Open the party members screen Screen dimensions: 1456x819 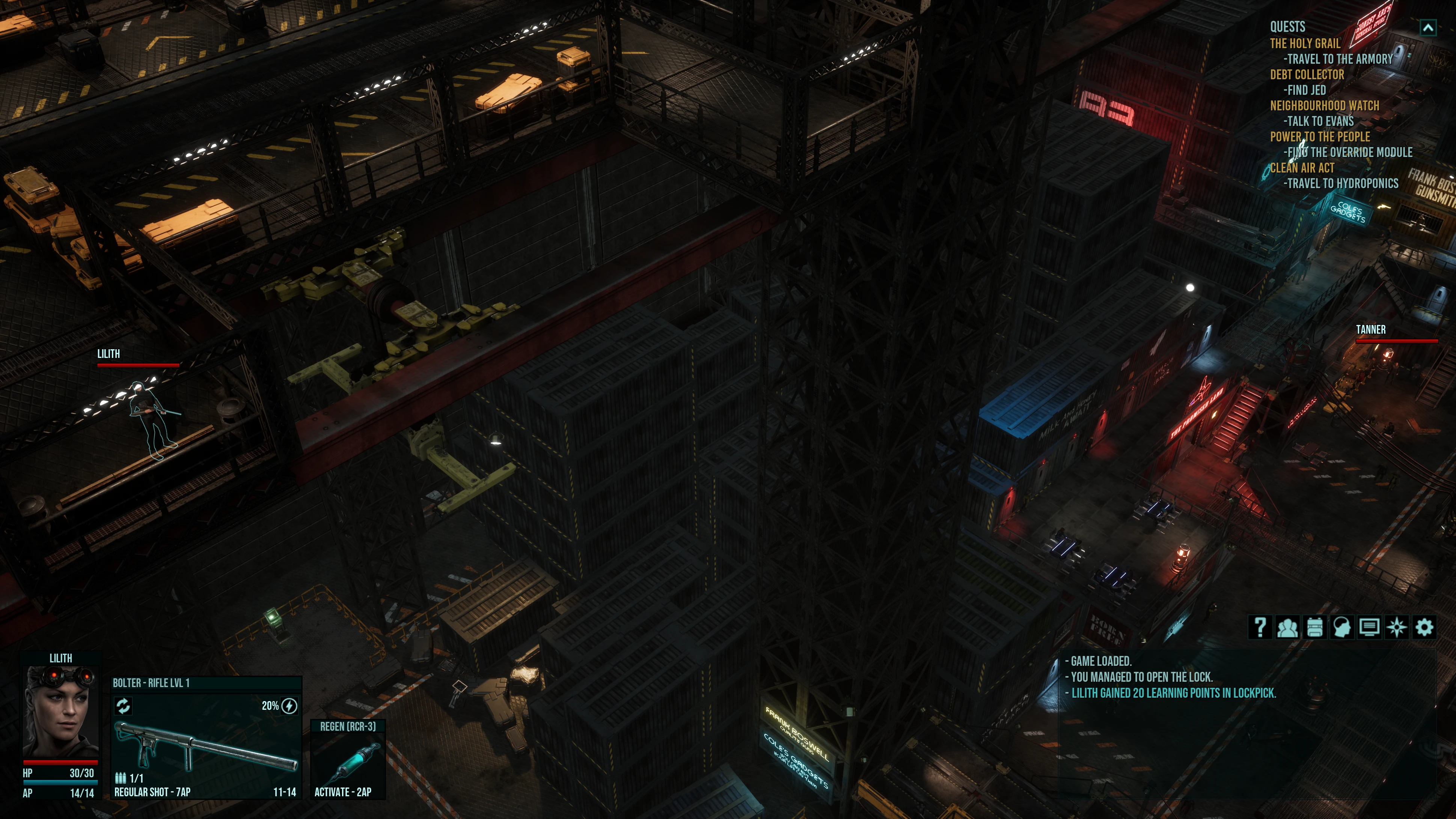pos(1287,627)
